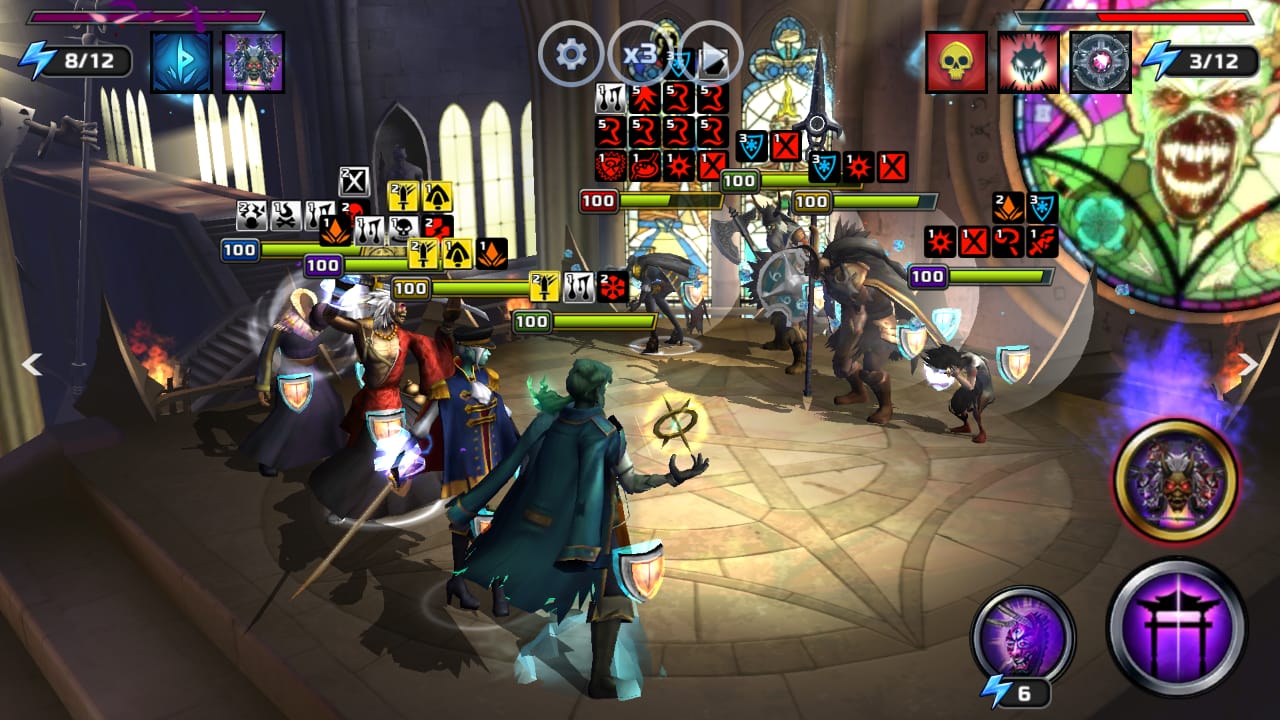The image size is (1280, 720).
Task: Activate the purple torii gate ability
Action: tap(1176, 627)
